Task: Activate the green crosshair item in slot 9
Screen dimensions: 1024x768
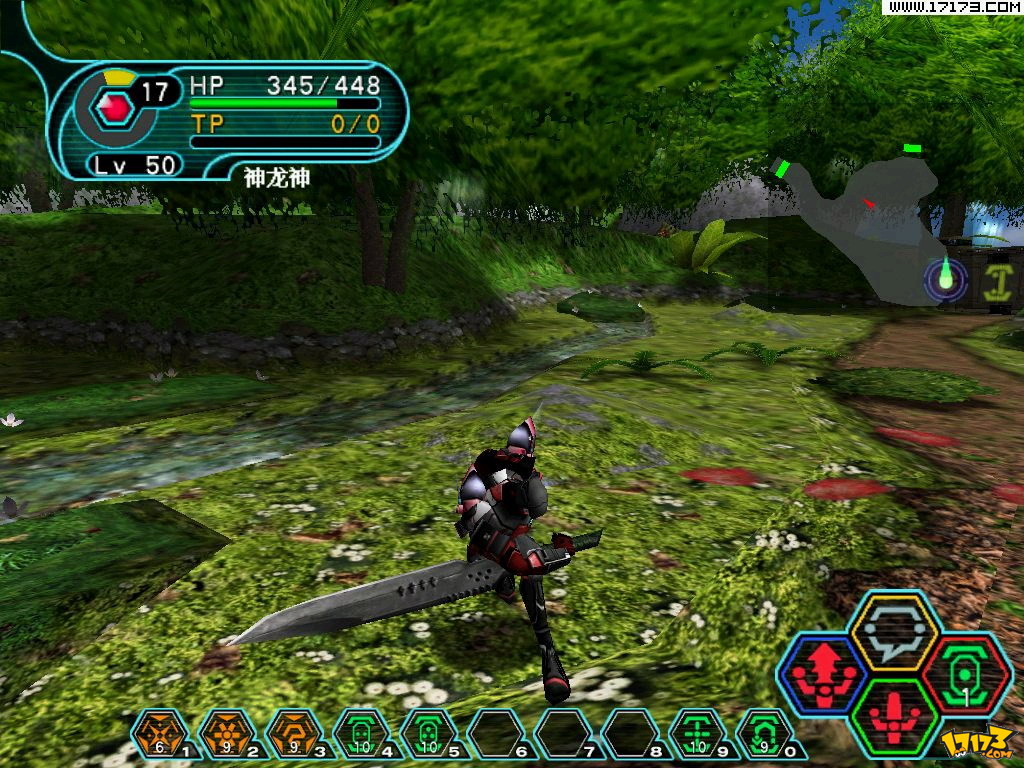Action: pos(697,735)
